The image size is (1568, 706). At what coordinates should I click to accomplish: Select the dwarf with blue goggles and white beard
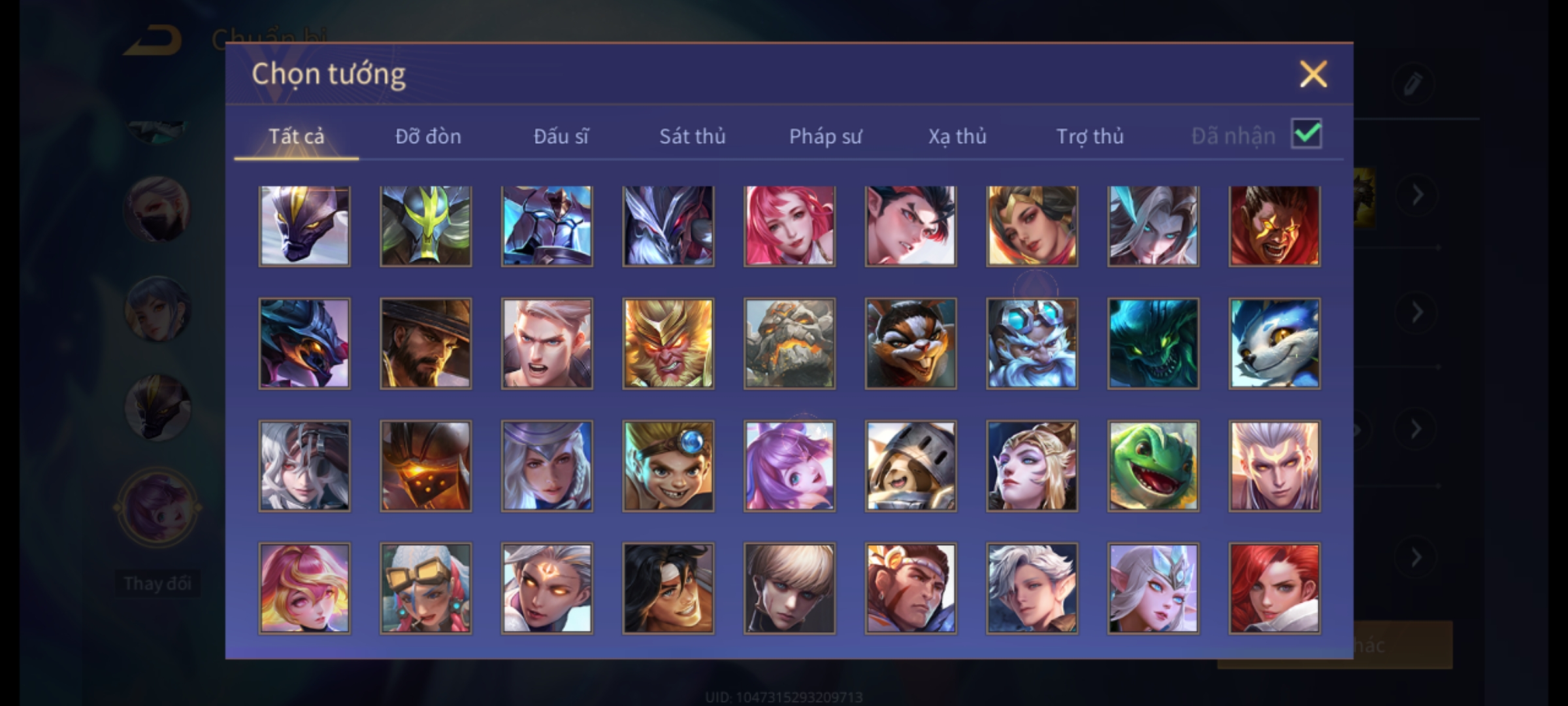pos(1032,344)
